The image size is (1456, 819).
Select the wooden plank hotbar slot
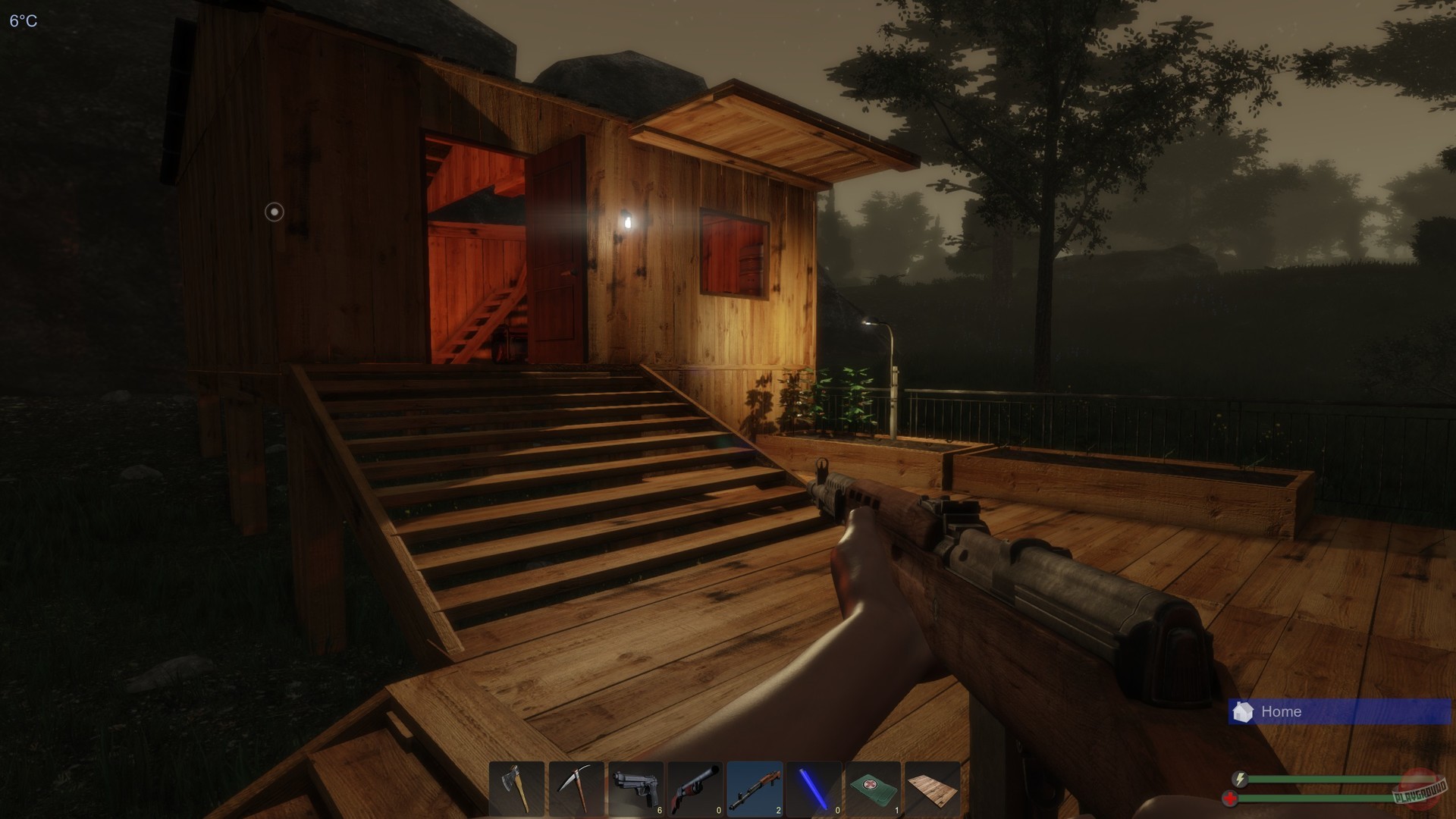pos(934,789)
